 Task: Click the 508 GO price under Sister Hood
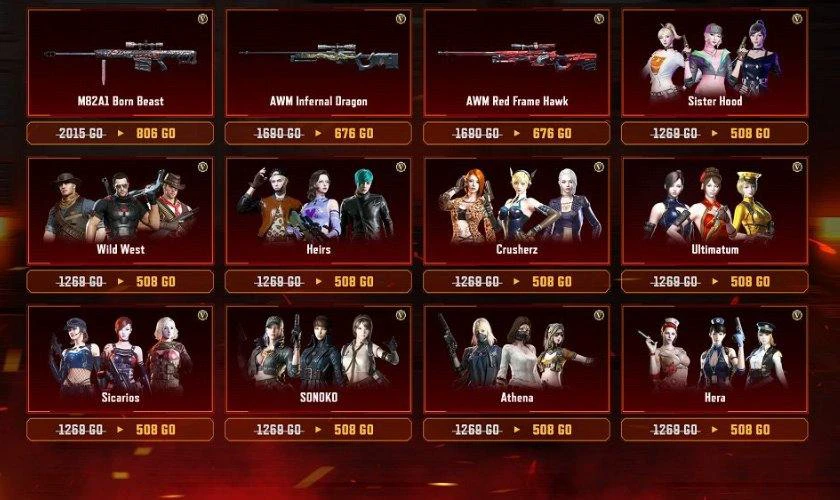click(x=714, y=133)
